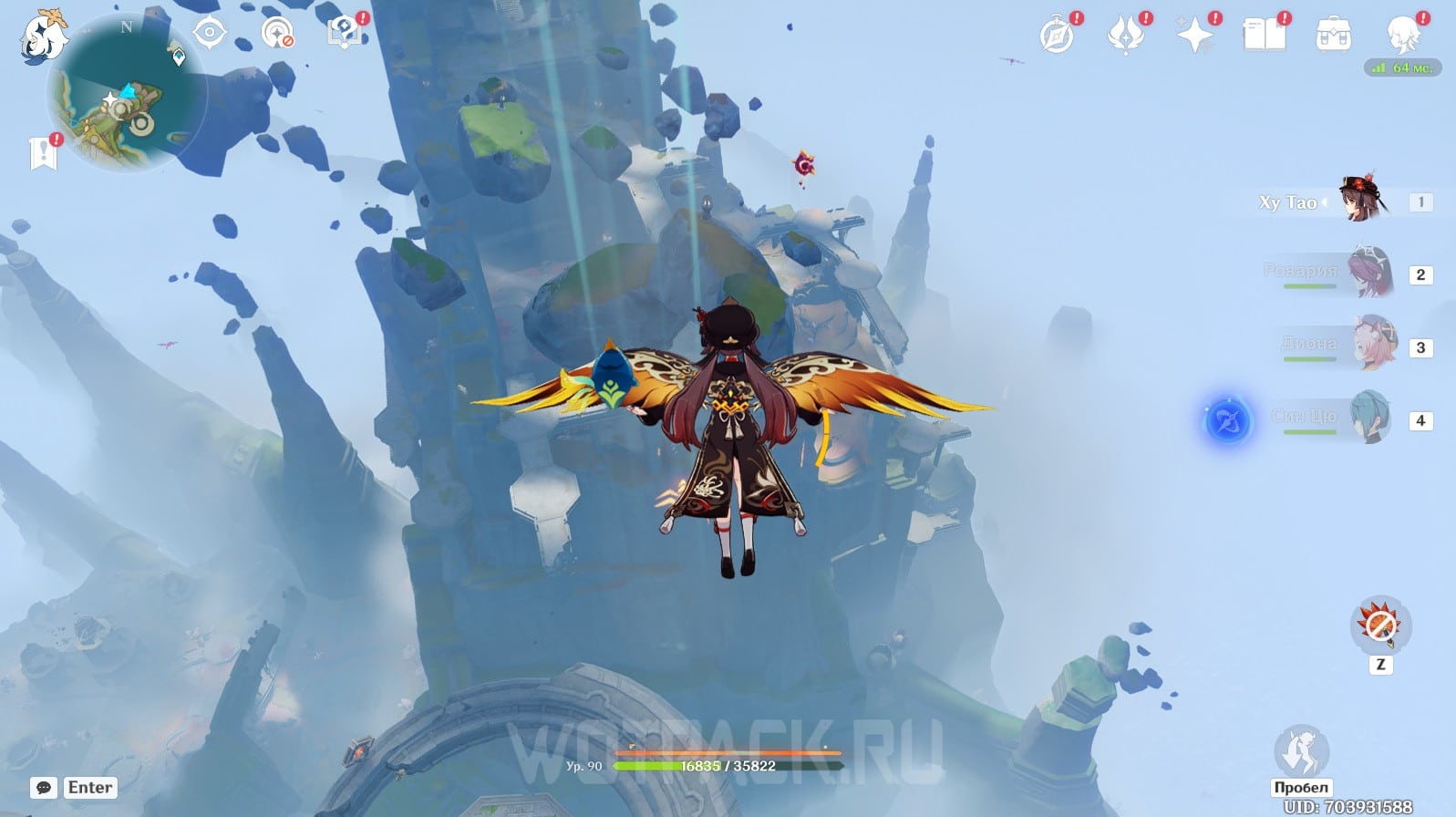The height and width of the screenshot is (817, 1456).
Task: Open the co-op mode icon
Action: (x=276, y=34)
